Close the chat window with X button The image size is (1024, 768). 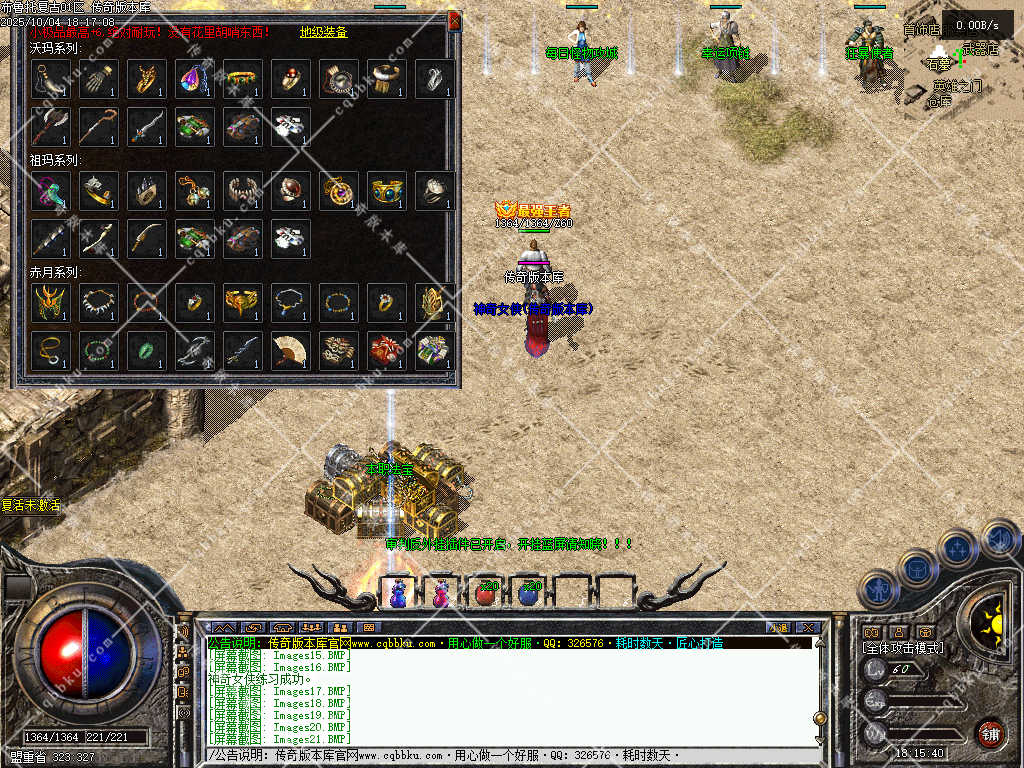click(808, 628)
